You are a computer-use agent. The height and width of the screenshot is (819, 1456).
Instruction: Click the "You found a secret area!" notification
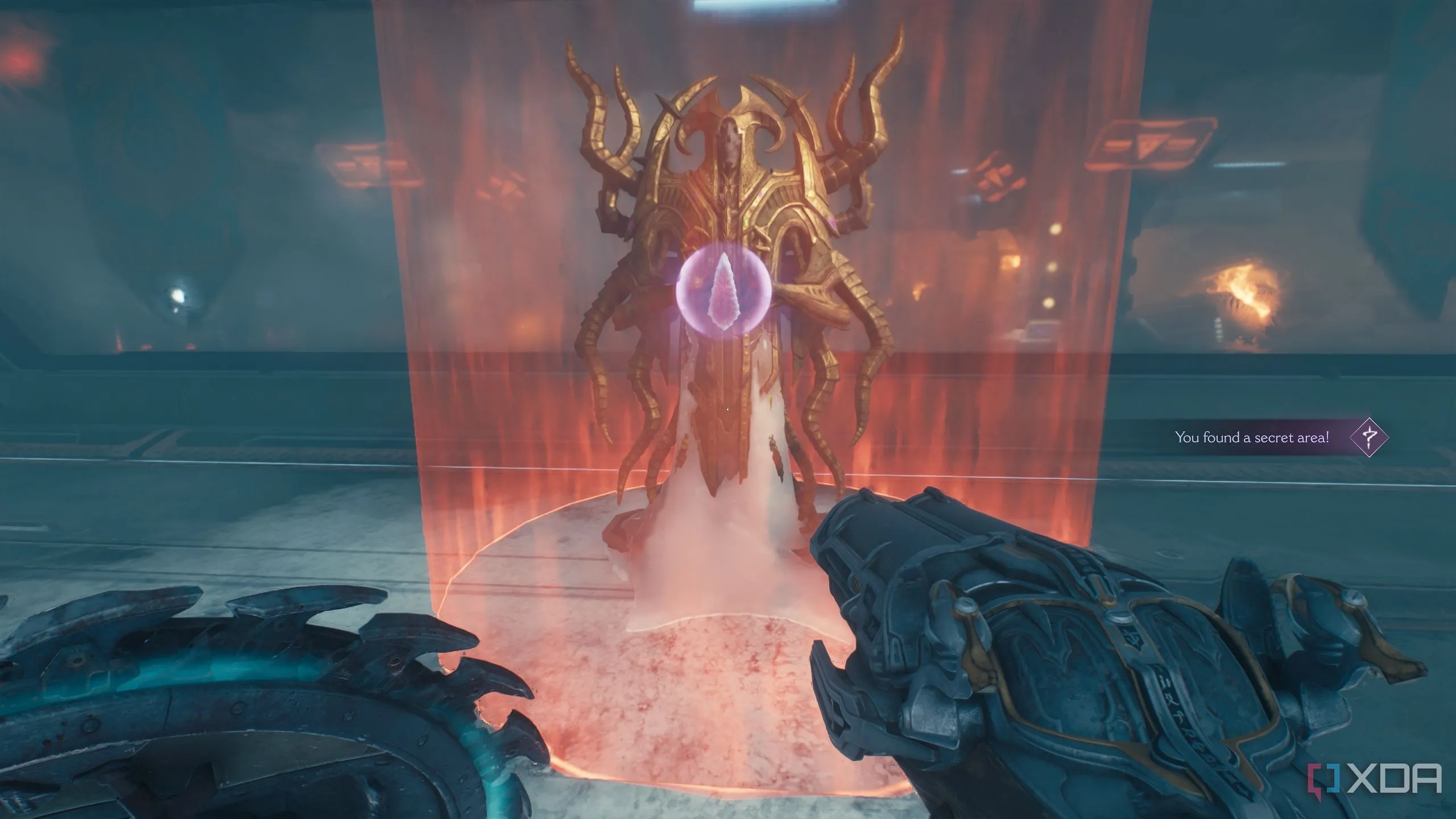click(1251, 437)
